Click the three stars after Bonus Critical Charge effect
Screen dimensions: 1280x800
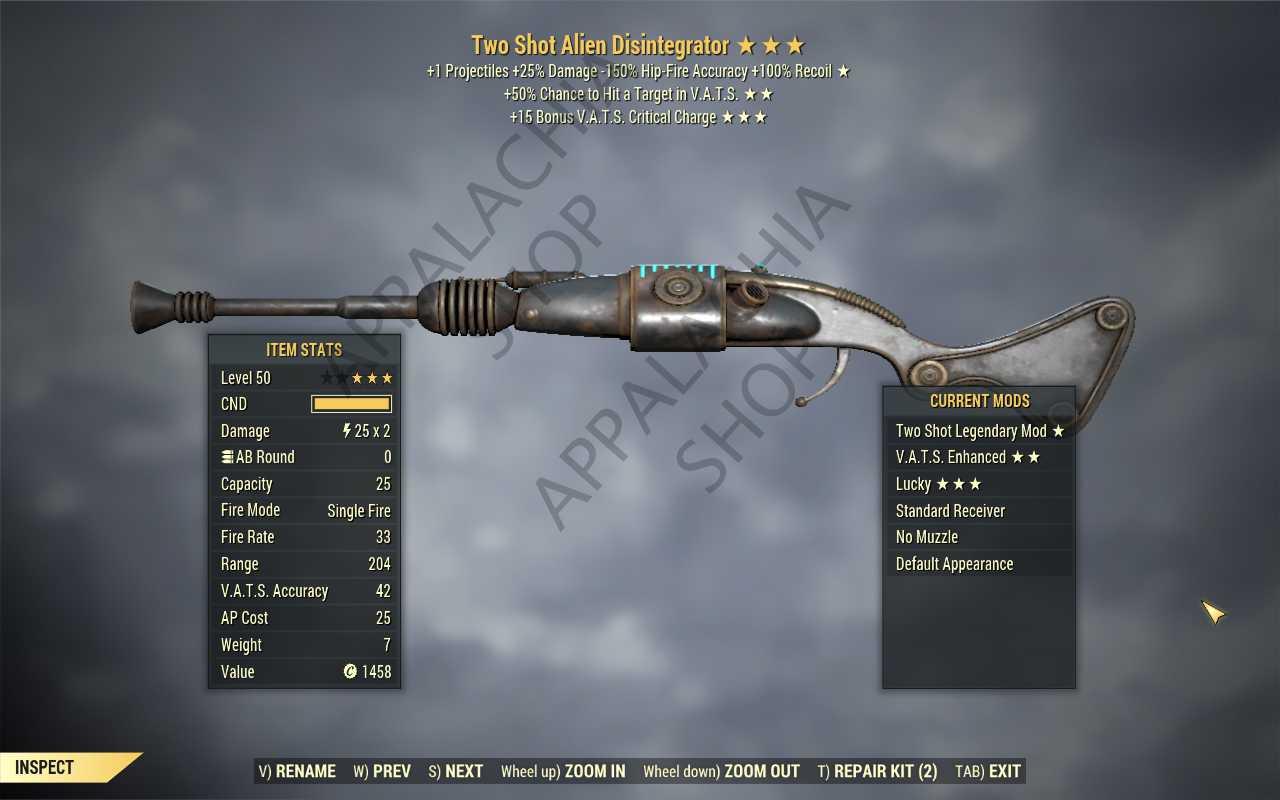(x=744, y=117)
